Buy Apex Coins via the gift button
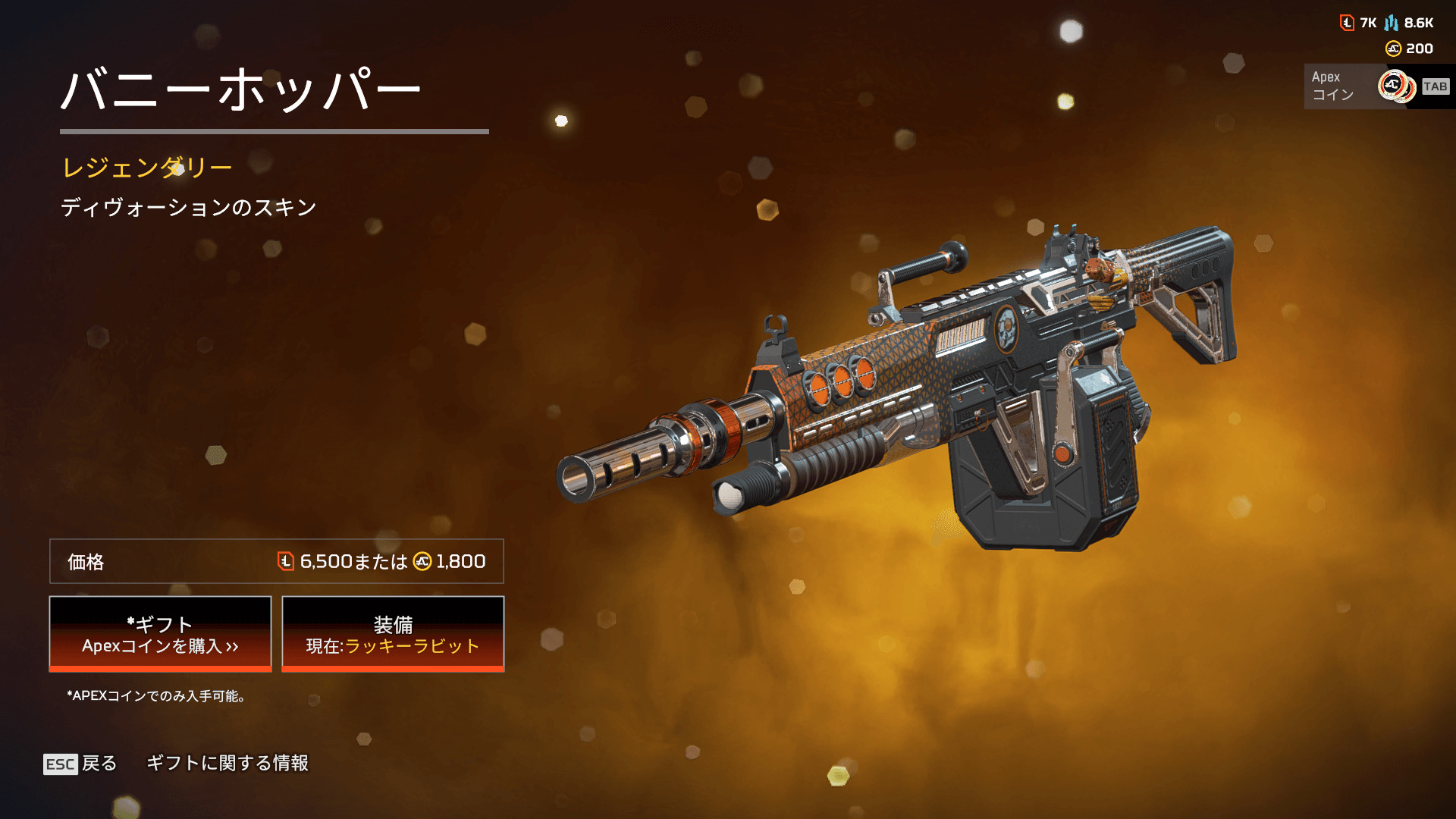This screenshot has height=819, width=1456. coord(160,634)
